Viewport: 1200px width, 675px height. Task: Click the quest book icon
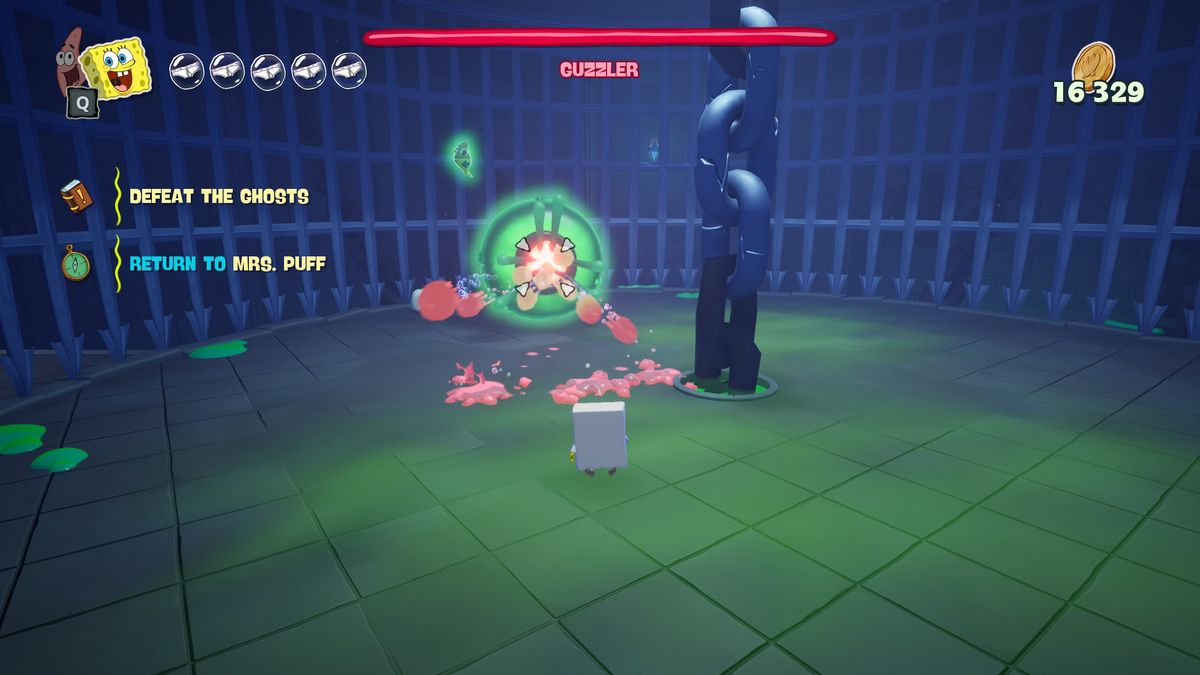(76, 195)
